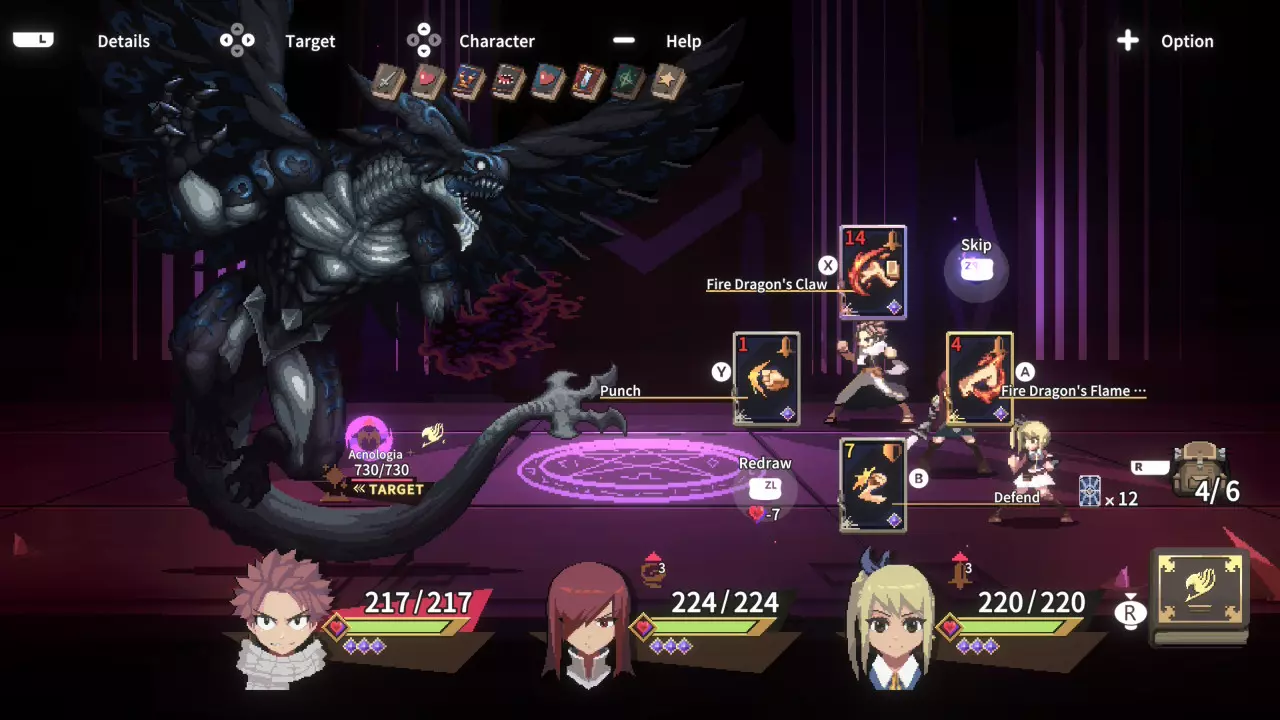Target Acnologia's enemy marker
Screen dimensions: 1280x720
369,437
